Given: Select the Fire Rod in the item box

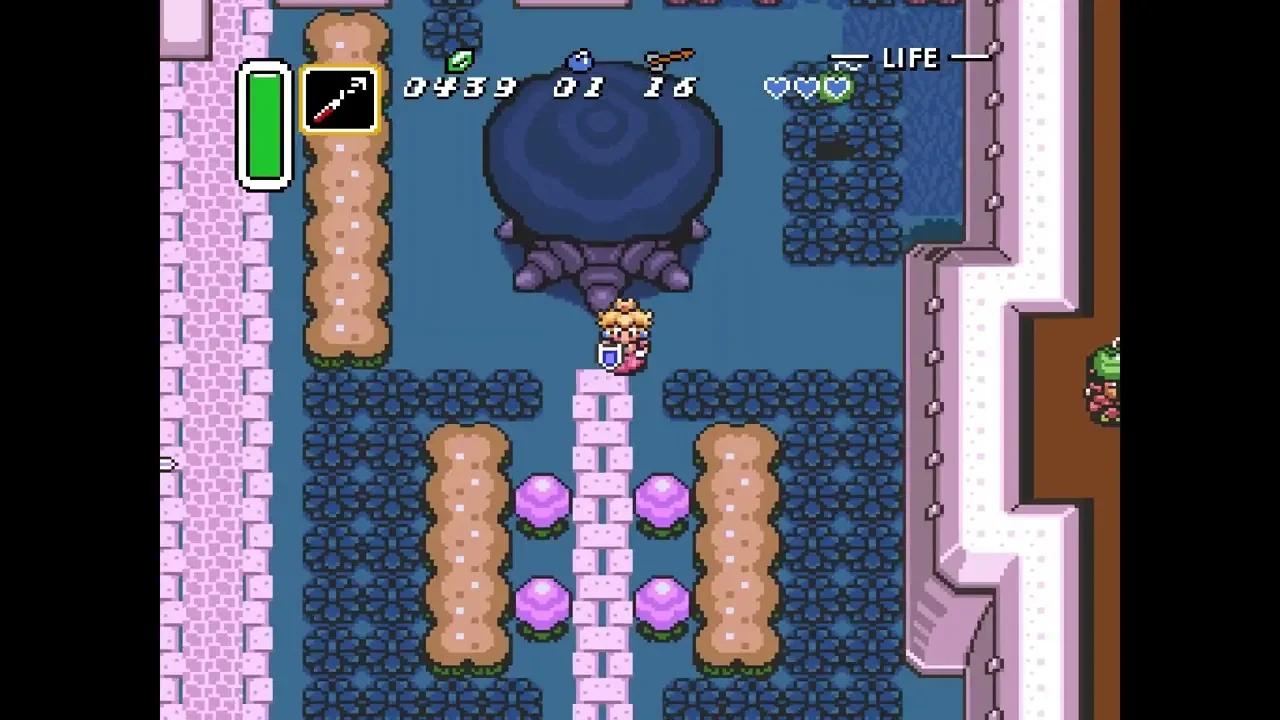Looking at the screenshot, I should [339, 98].
